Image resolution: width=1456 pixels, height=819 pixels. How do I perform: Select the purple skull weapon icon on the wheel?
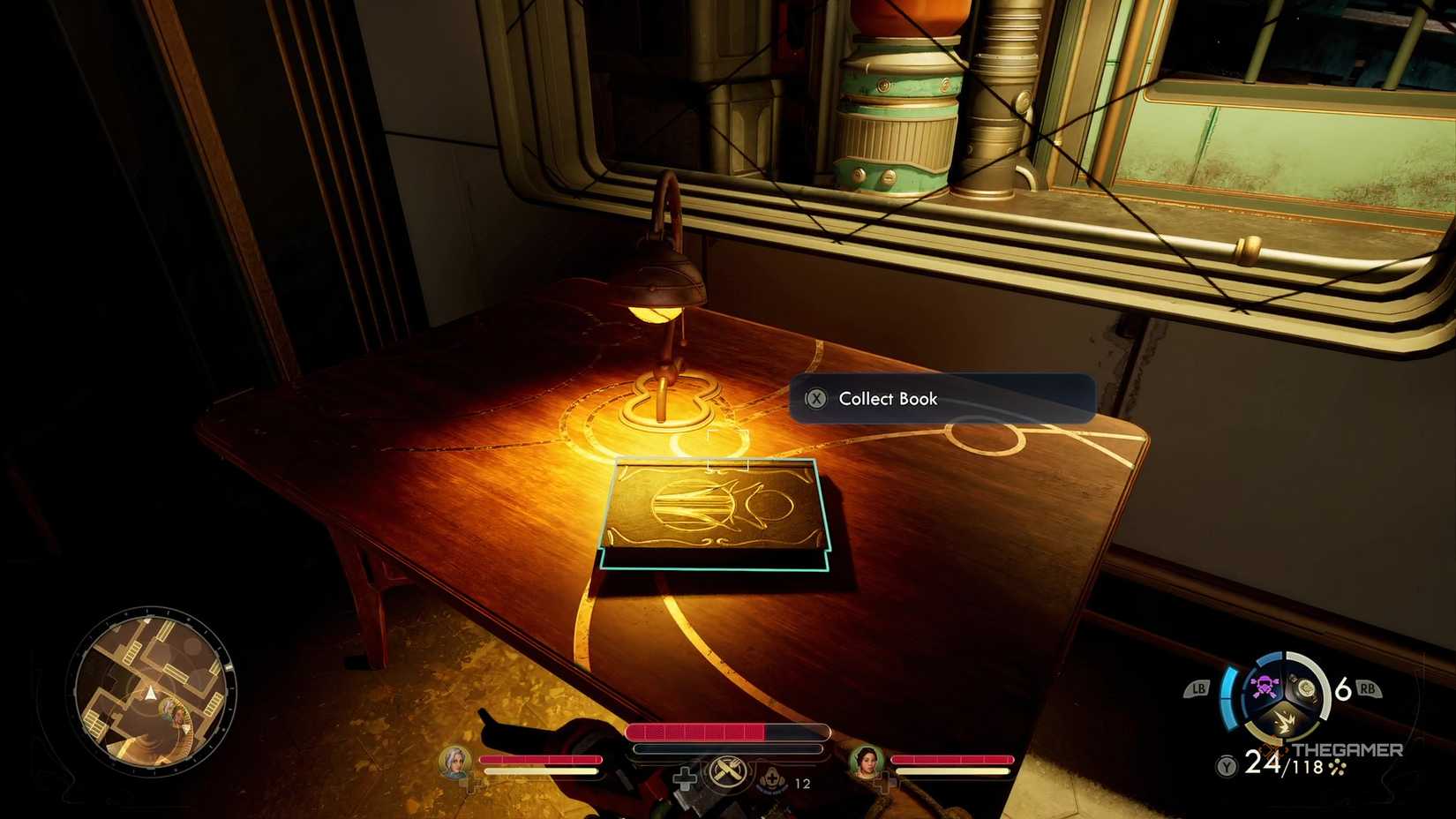tap(1265, 687)
